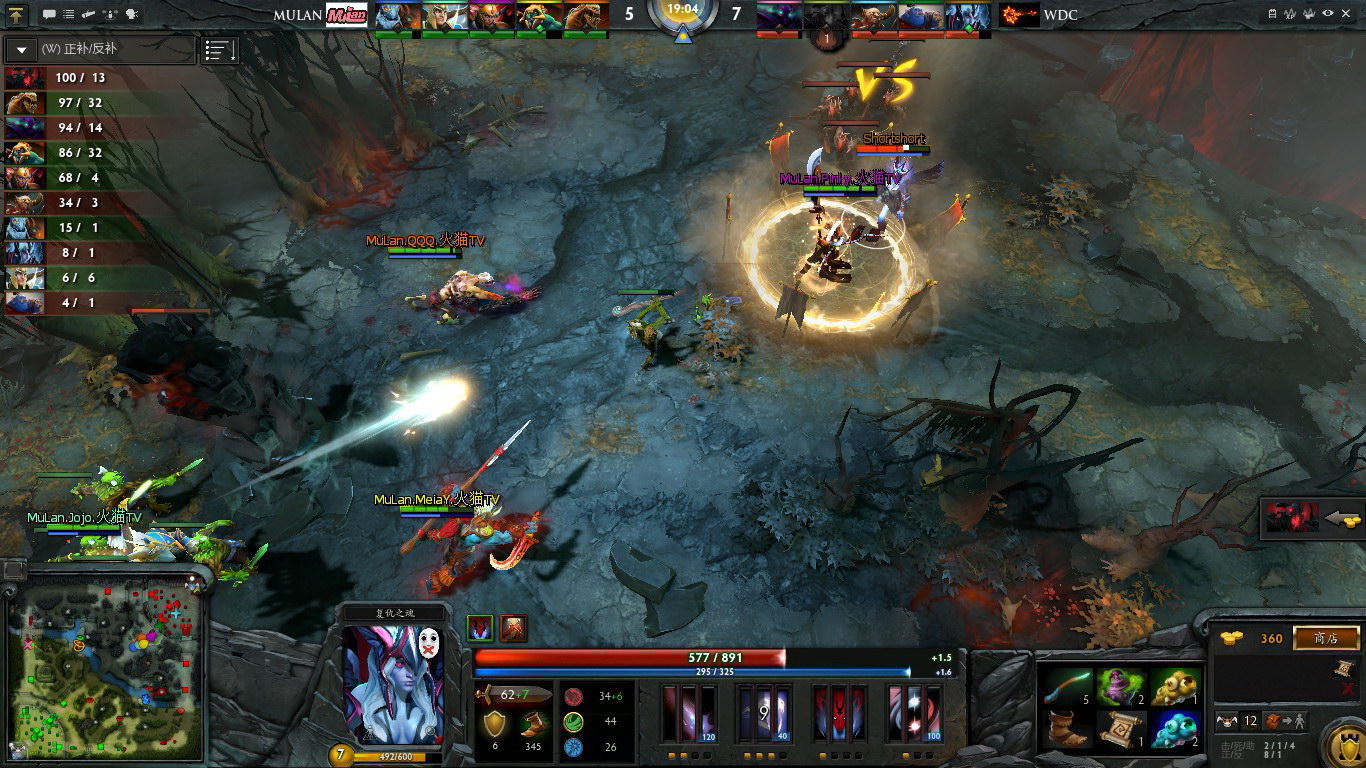The height and width of the screenshot is (768, 1366).
Task: Open the last hits/denies stat dropdown
Action: pos(22,49)
